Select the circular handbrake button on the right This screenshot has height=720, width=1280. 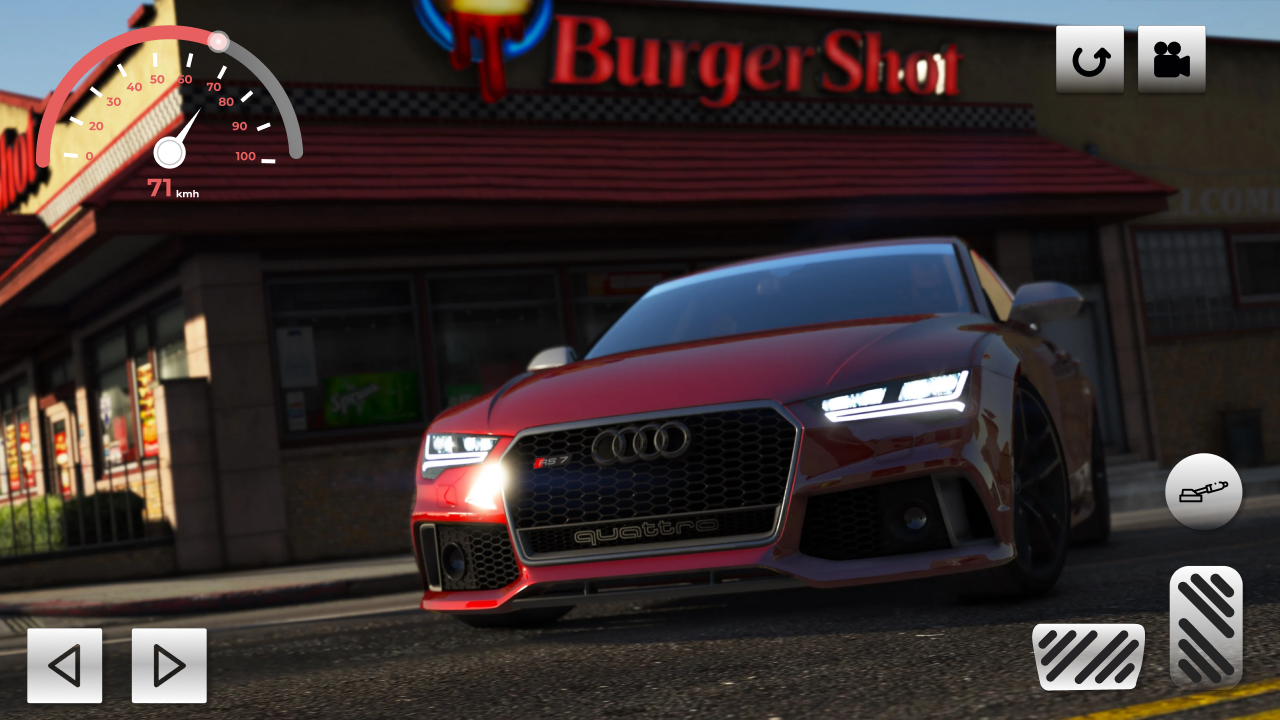(1204, 492)
